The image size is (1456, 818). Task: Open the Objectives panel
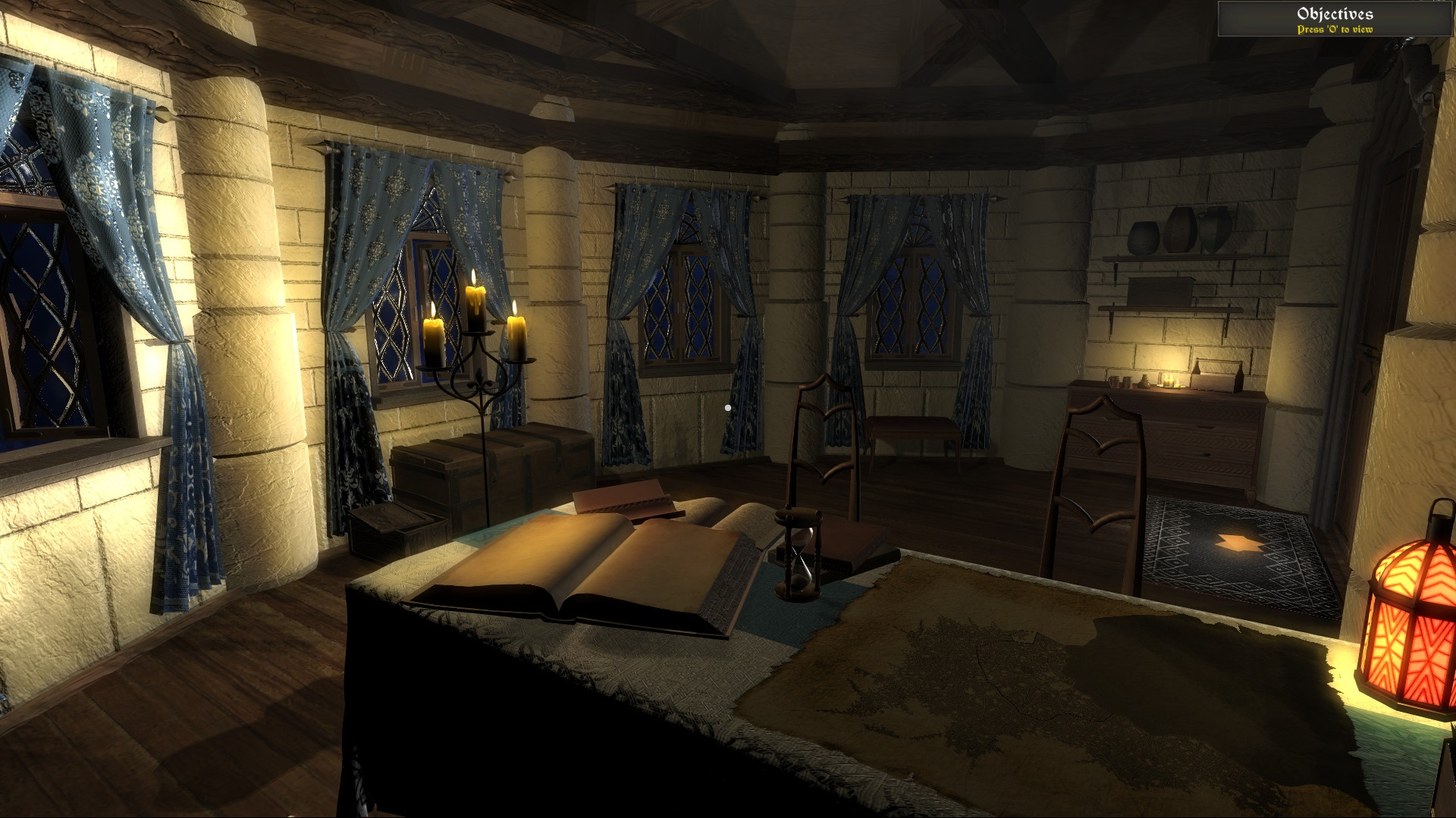click(x=1335, y=19)
